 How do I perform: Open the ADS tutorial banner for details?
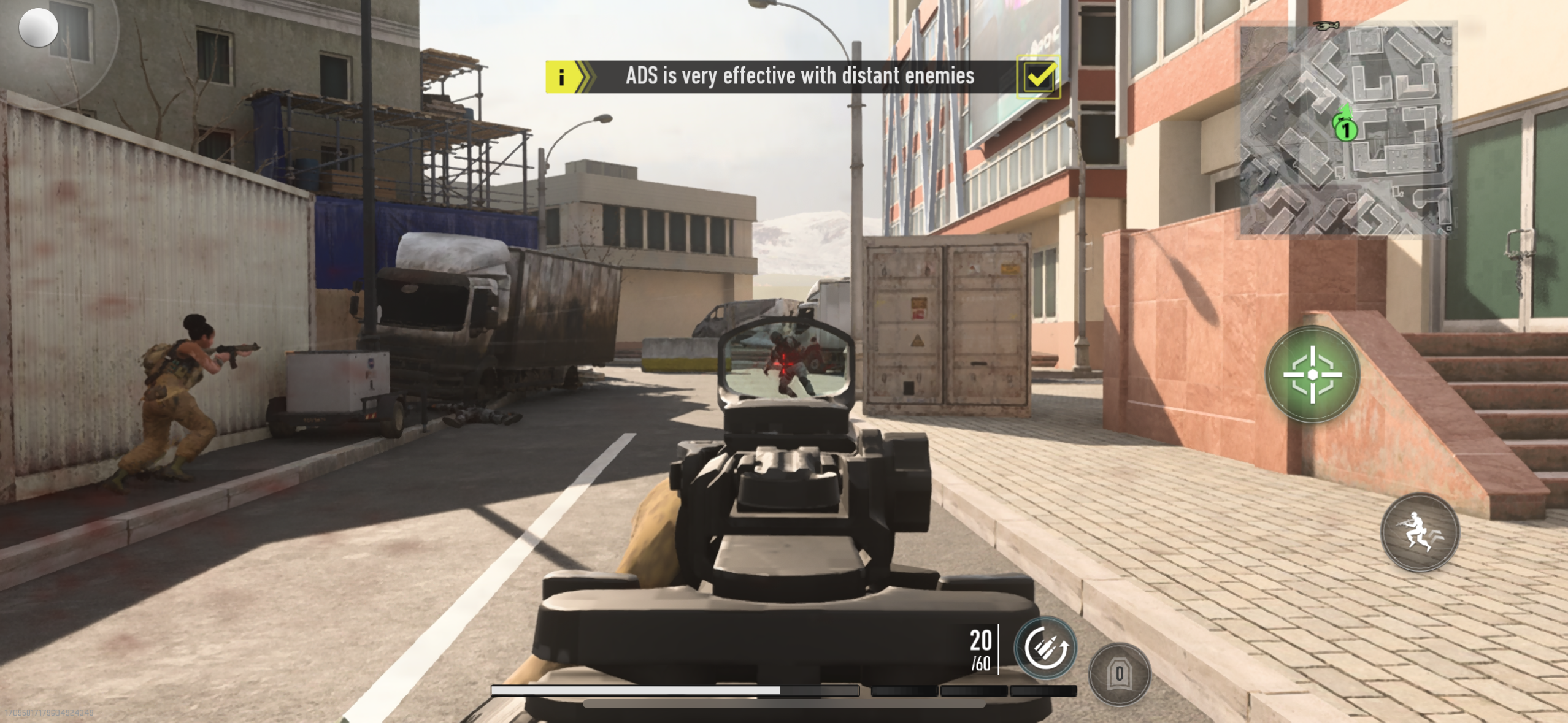tap(797, 76)
